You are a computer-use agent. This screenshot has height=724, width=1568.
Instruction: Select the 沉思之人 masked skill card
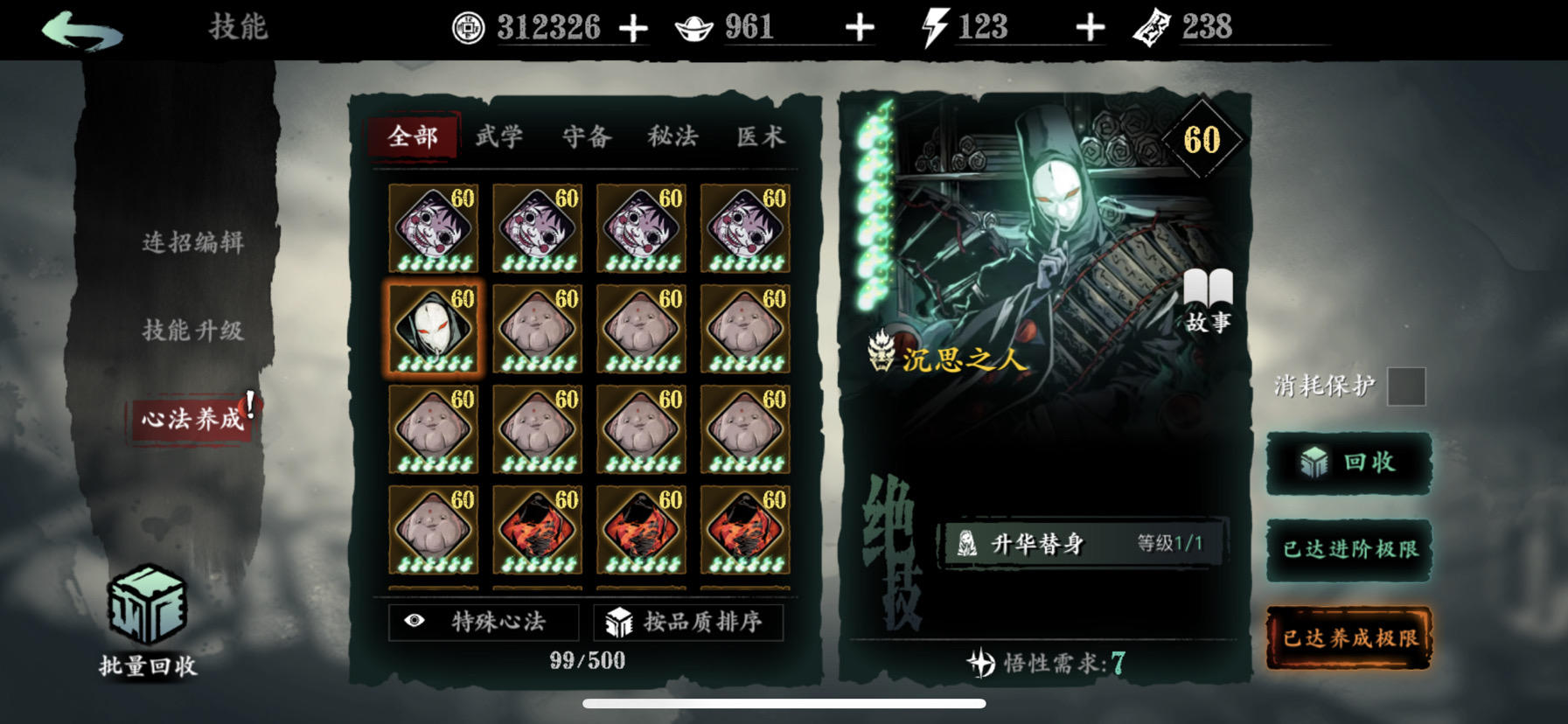(x=433, y=326)
